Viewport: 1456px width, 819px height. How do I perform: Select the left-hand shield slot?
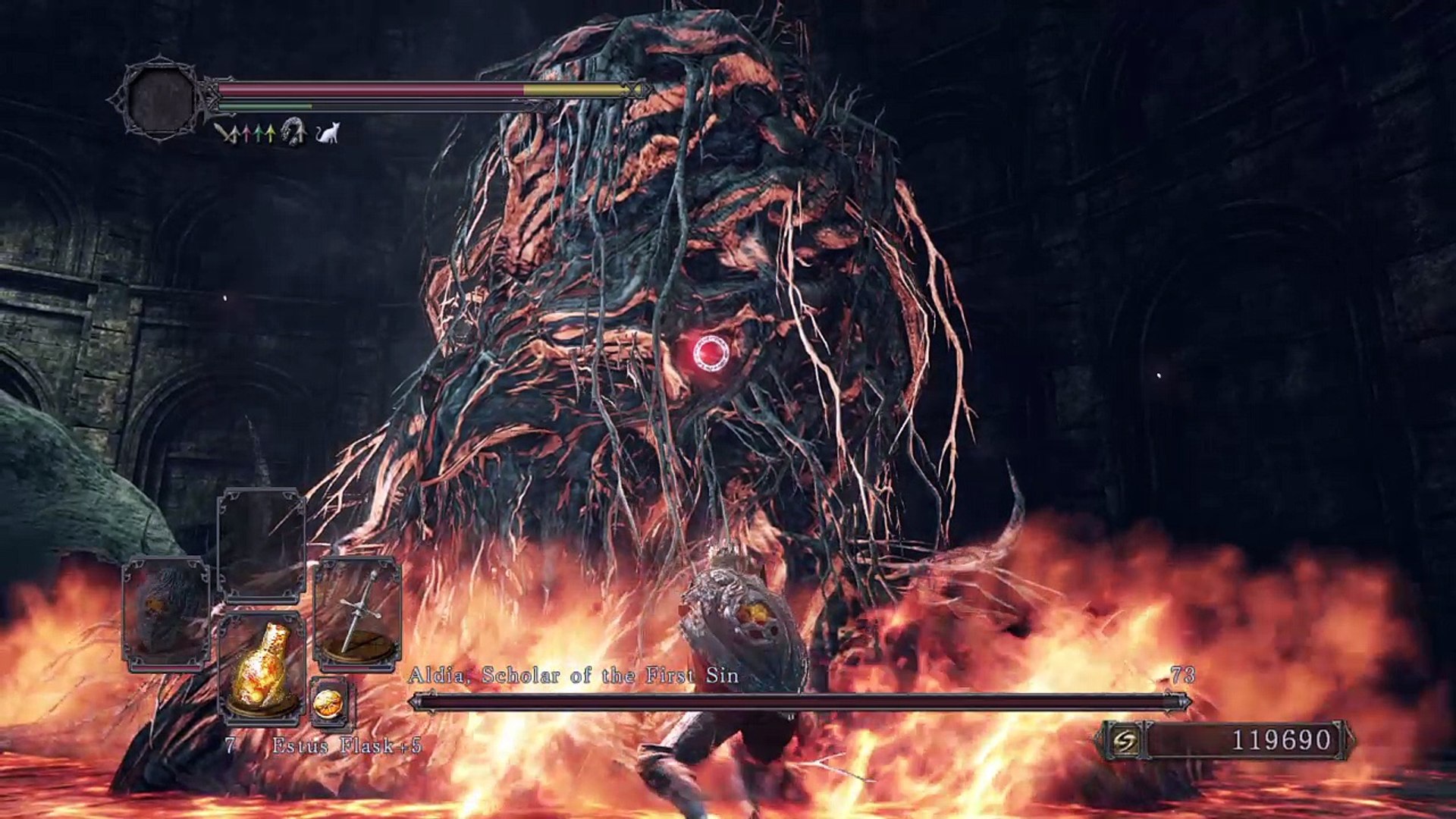(x=166, y=614)
